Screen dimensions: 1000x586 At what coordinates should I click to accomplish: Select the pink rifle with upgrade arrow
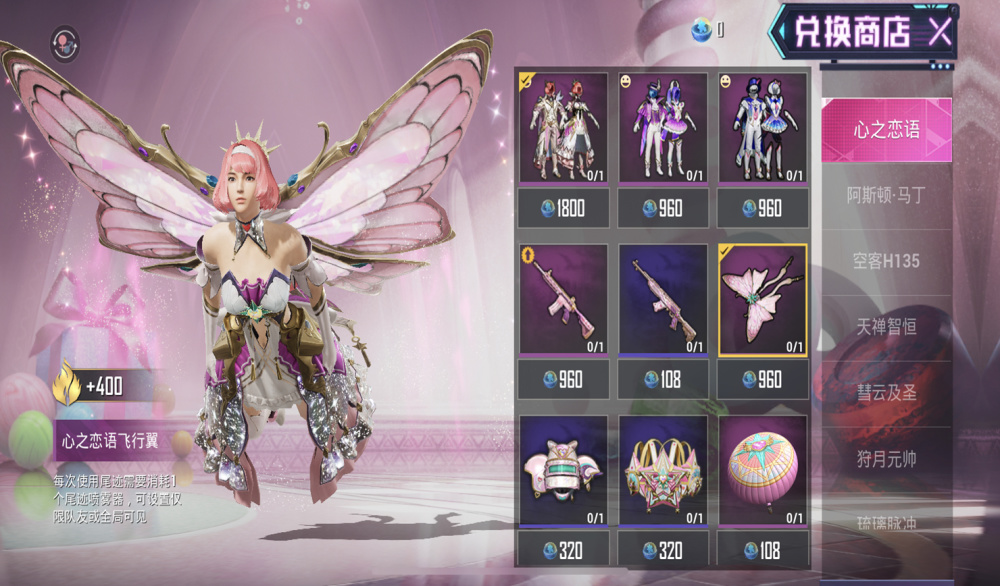click(563, 300)
